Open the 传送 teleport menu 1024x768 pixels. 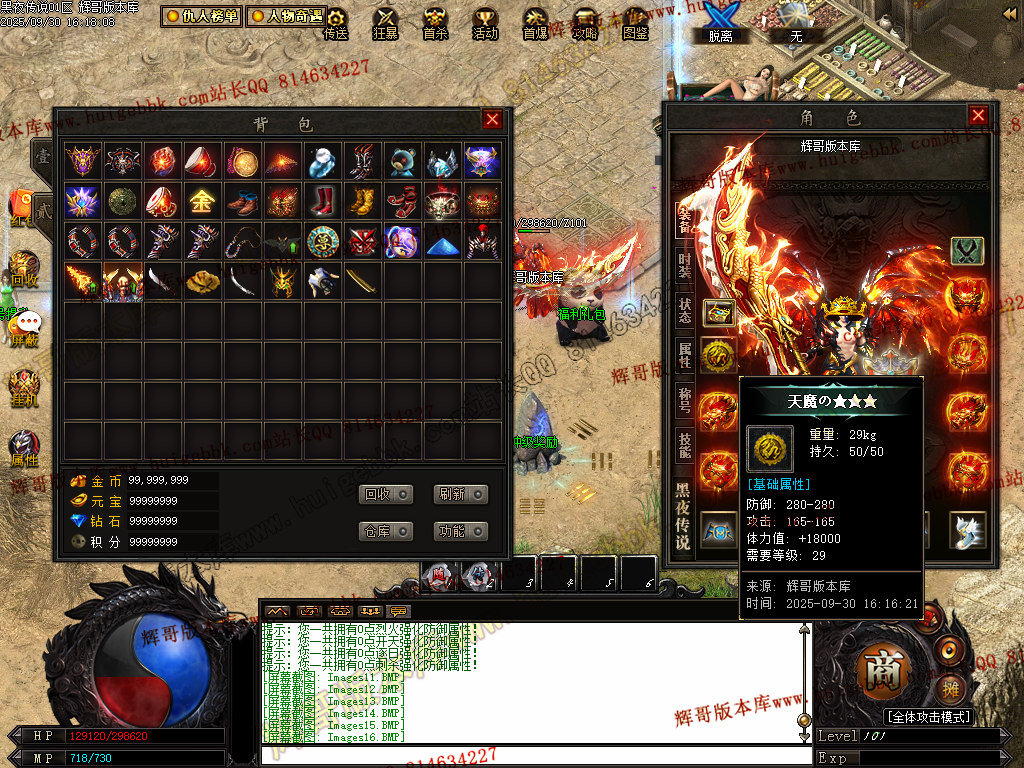pos(336,24)
